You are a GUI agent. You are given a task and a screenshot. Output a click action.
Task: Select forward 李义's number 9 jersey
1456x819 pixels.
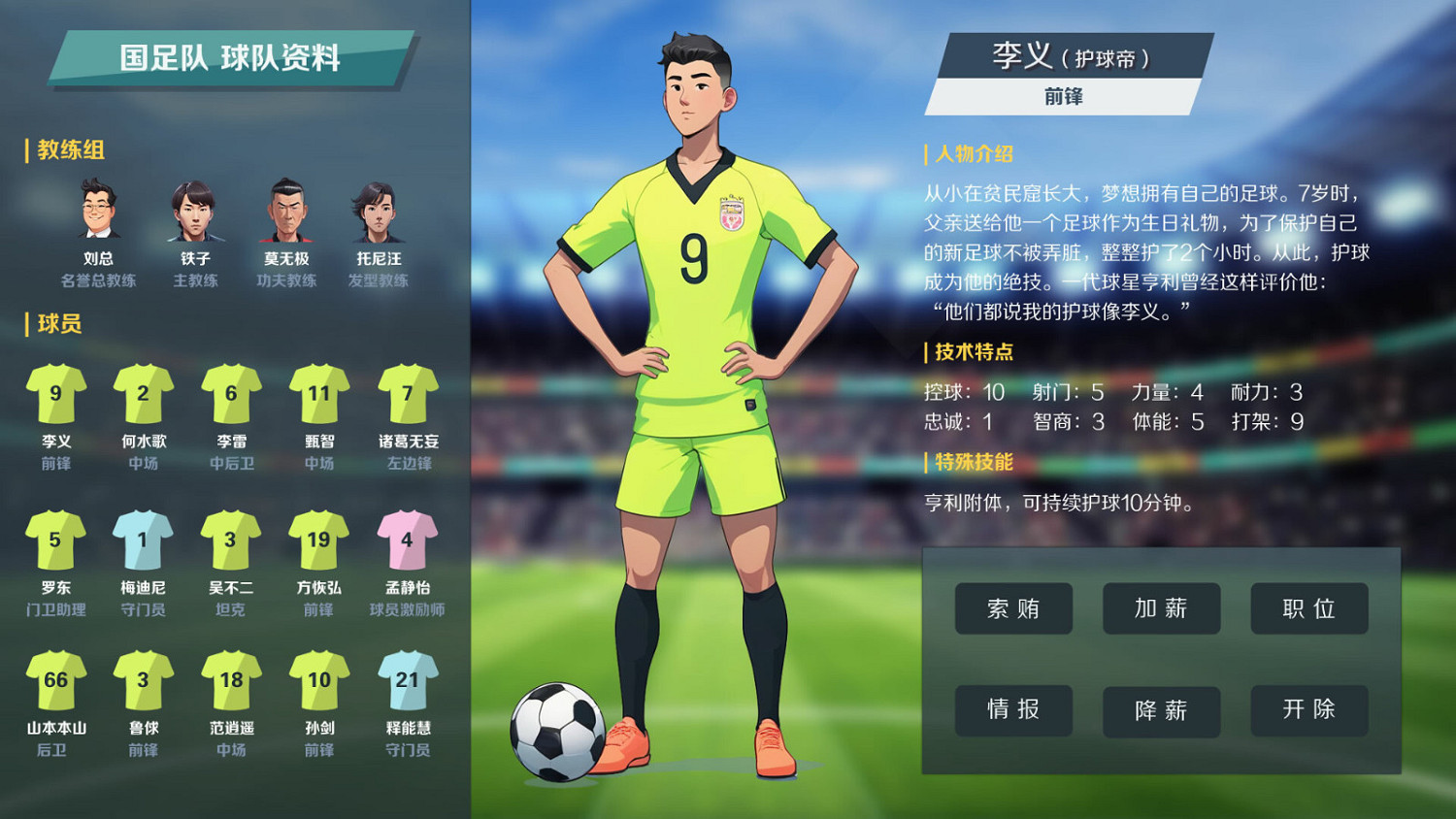[x=55, y=396]
